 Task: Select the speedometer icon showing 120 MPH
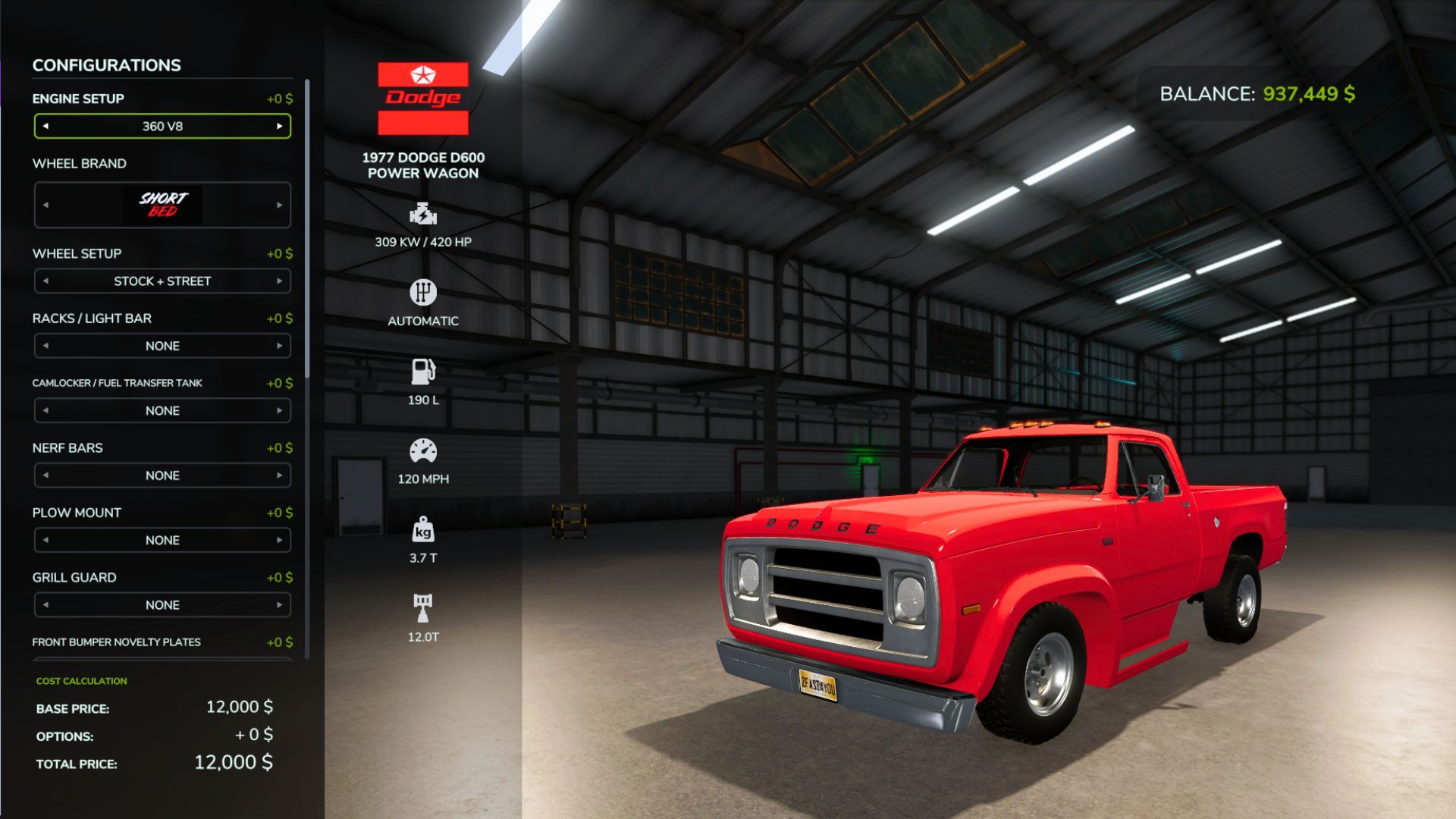click(423, 452)
